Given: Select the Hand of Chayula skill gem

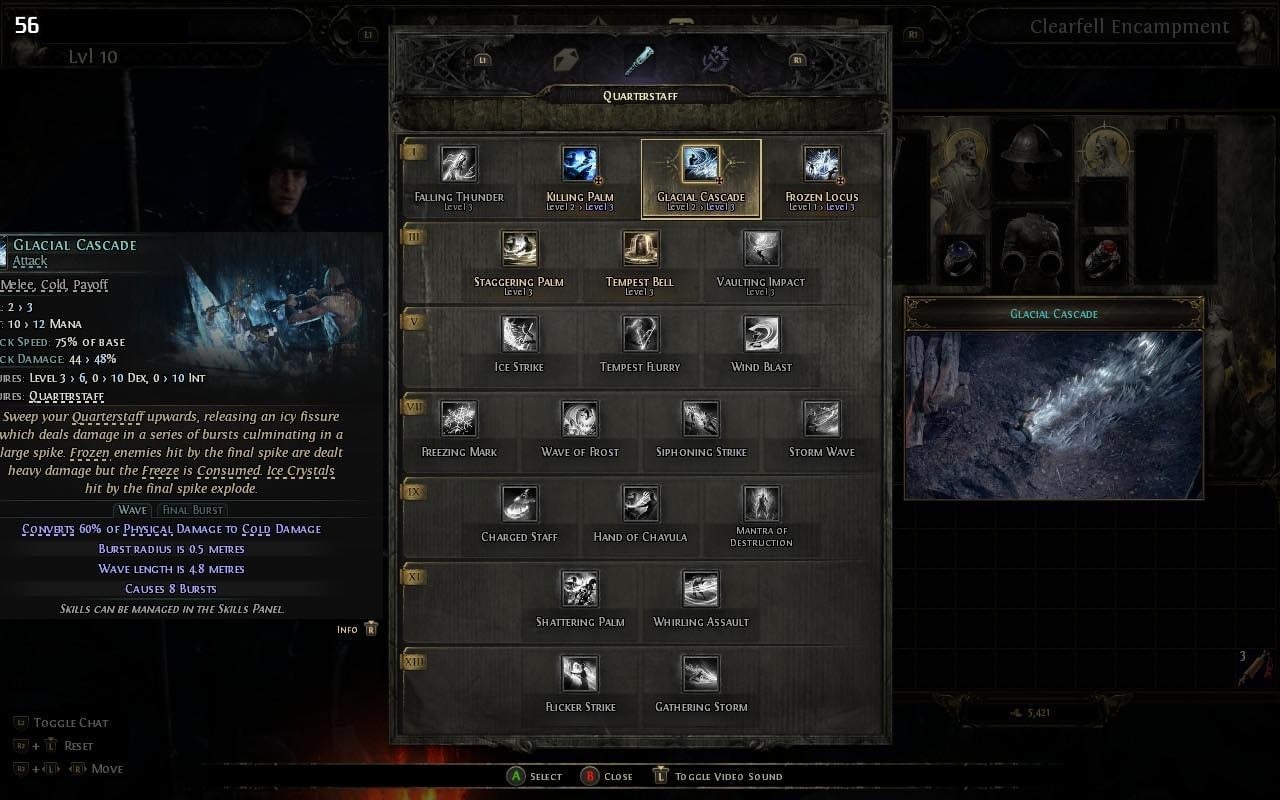Looking at the screenshot, I should tap(640, 503).
